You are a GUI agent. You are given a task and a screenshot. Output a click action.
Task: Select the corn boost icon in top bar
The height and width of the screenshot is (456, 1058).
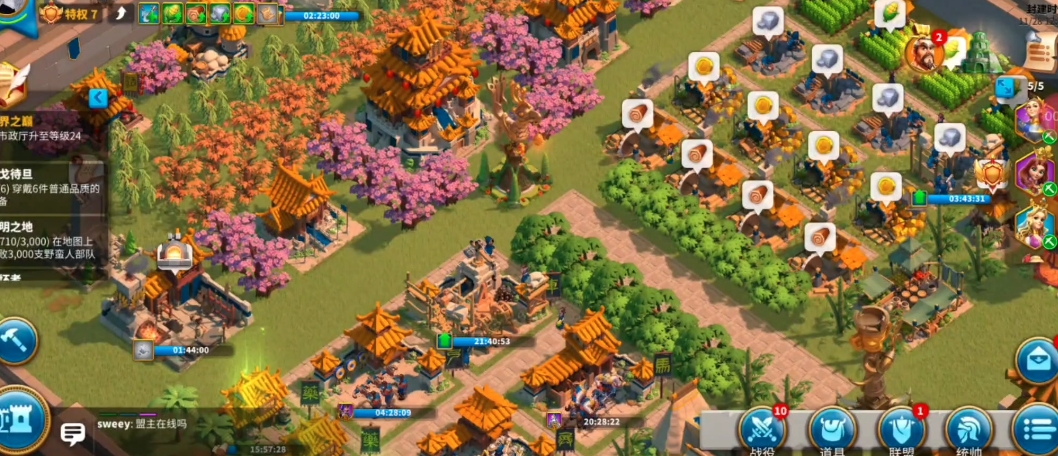pyautogui.click(x=172, y=13)
